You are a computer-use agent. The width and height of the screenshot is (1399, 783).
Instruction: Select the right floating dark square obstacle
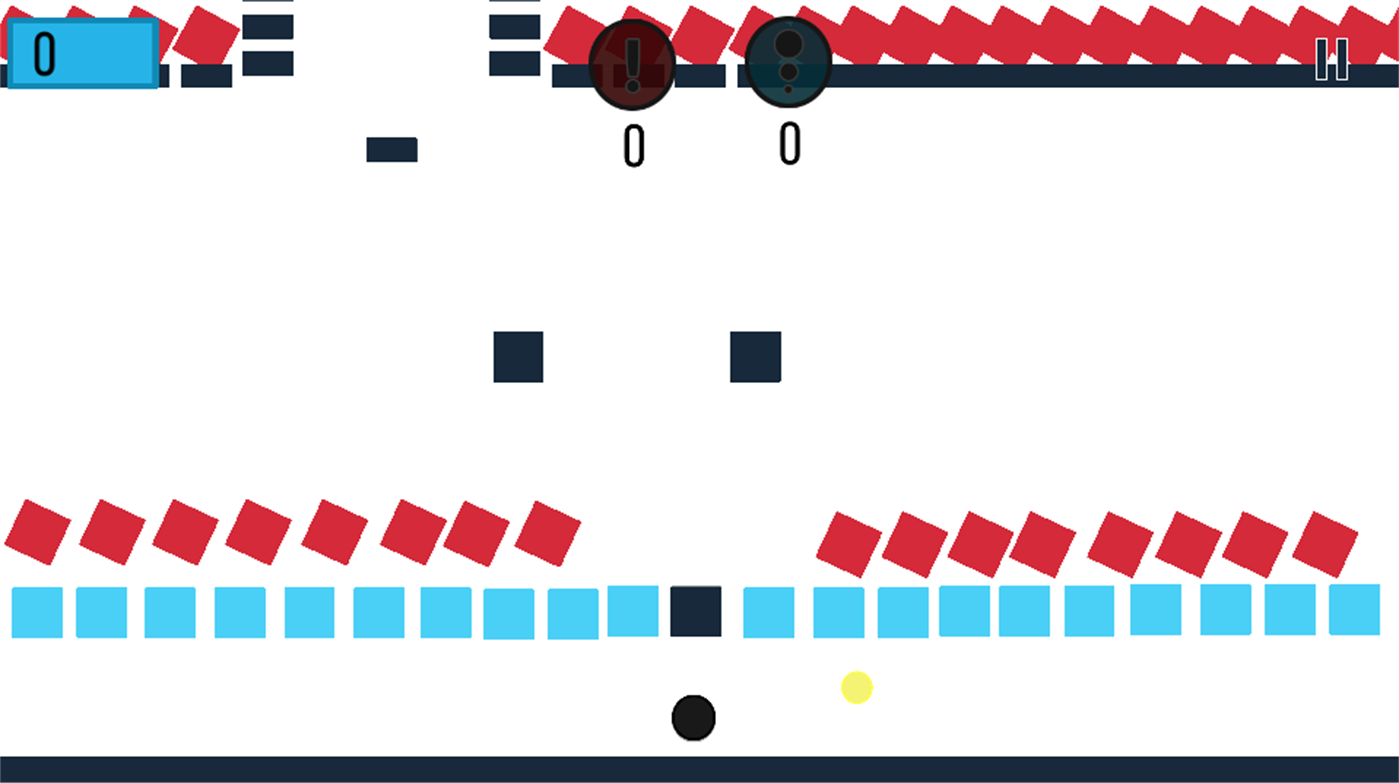pos(756,357)
